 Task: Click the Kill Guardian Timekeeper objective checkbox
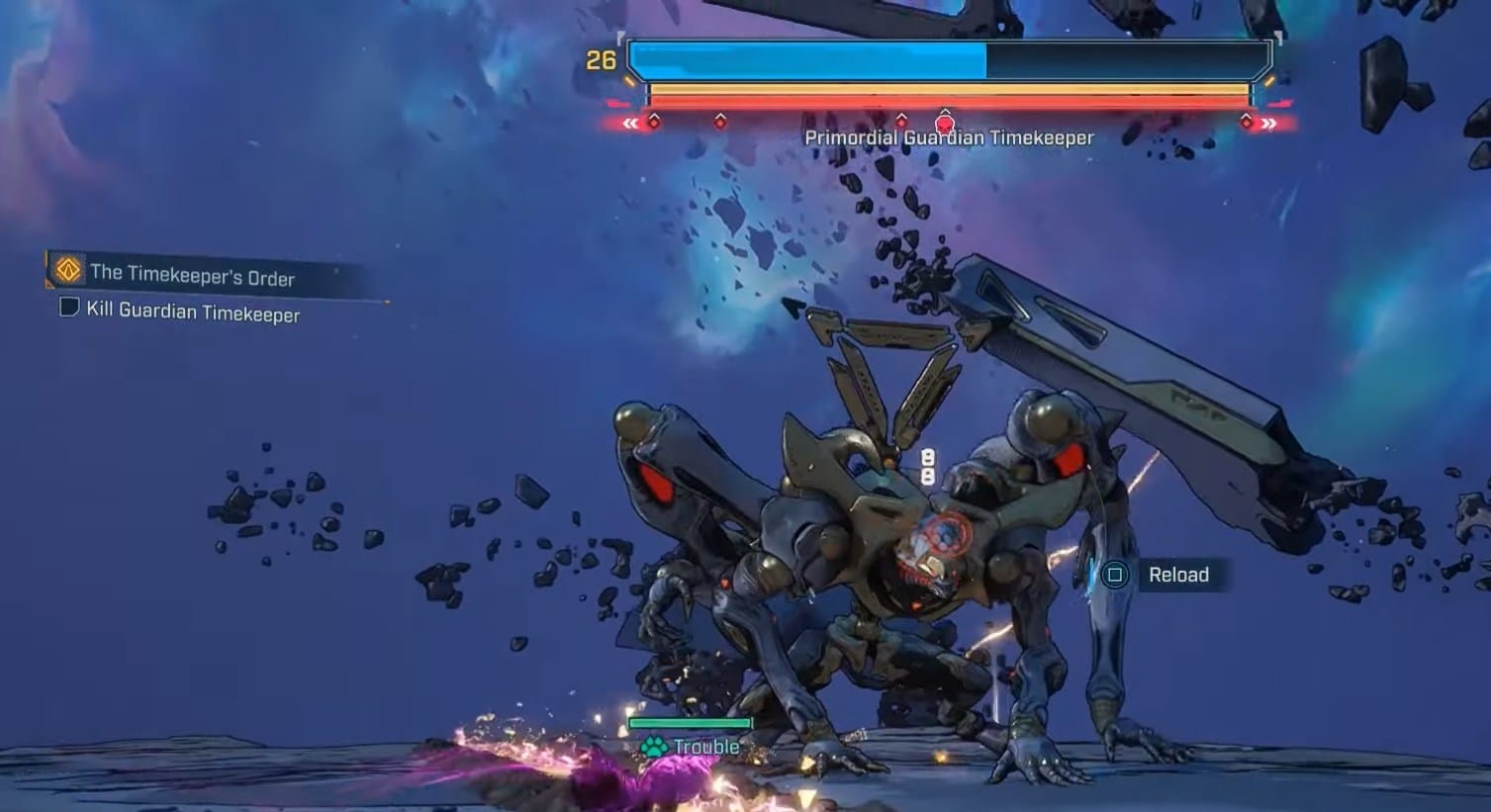coord(69,308)
